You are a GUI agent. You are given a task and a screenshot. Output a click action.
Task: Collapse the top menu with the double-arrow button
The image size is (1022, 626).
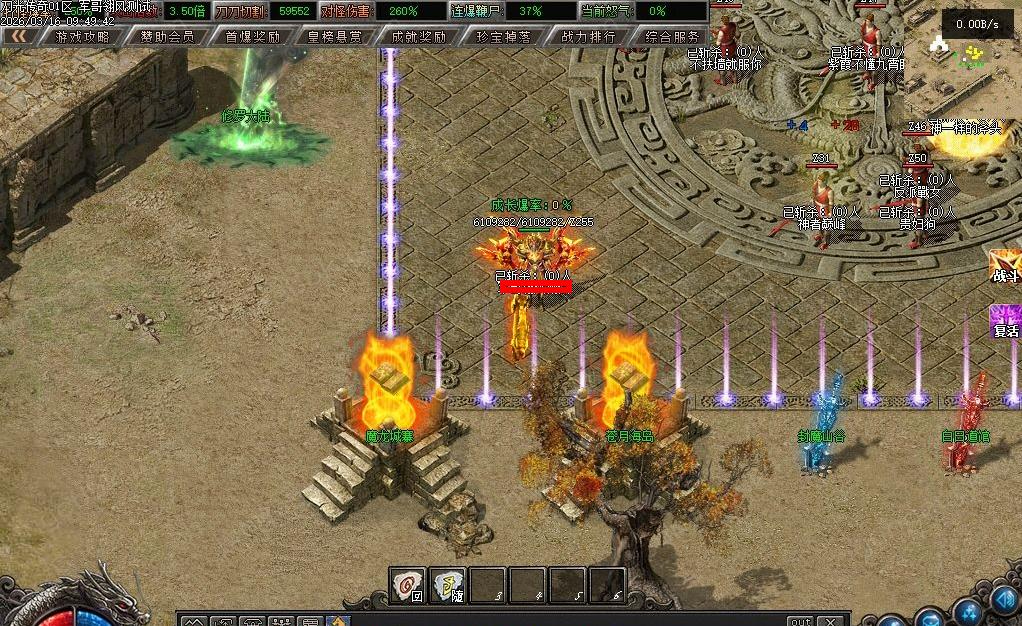(18, 36)
